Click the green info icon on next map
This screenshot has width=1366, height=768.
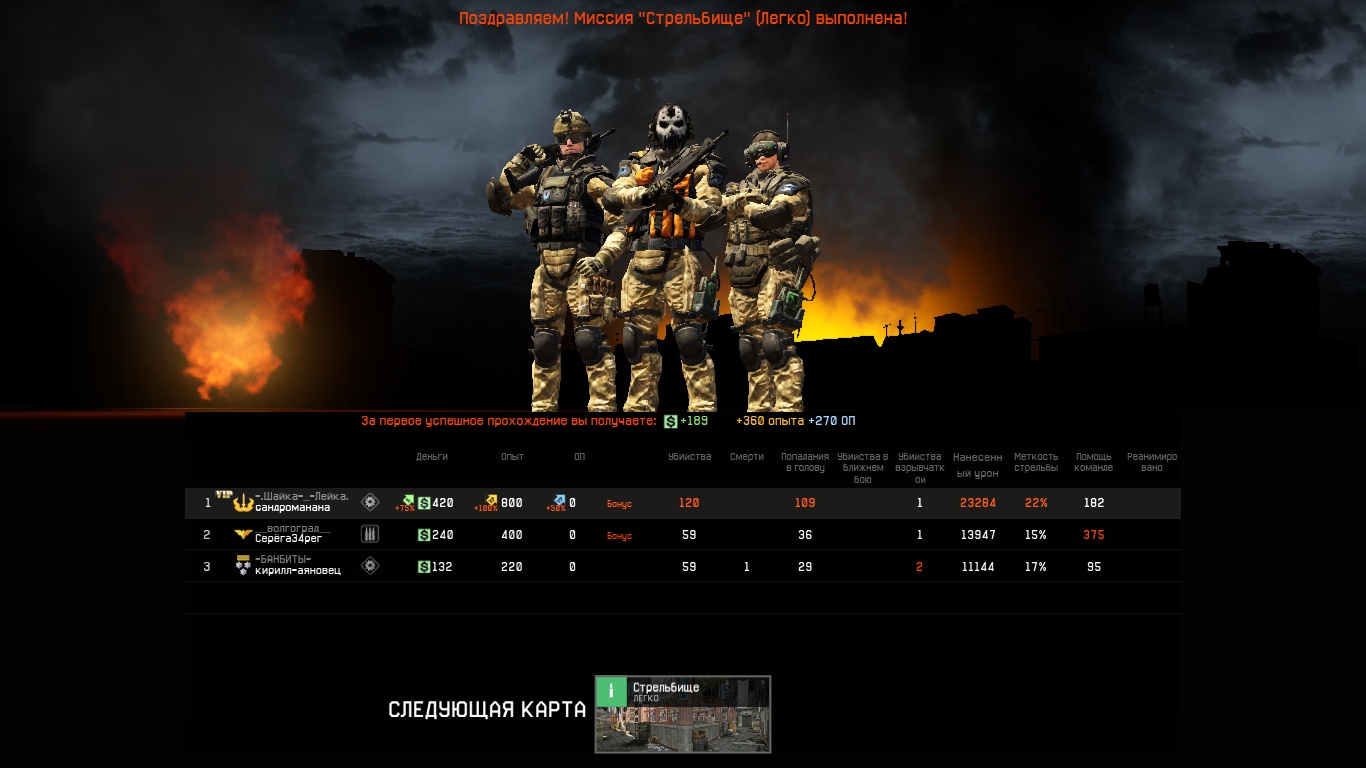[611, 691]
